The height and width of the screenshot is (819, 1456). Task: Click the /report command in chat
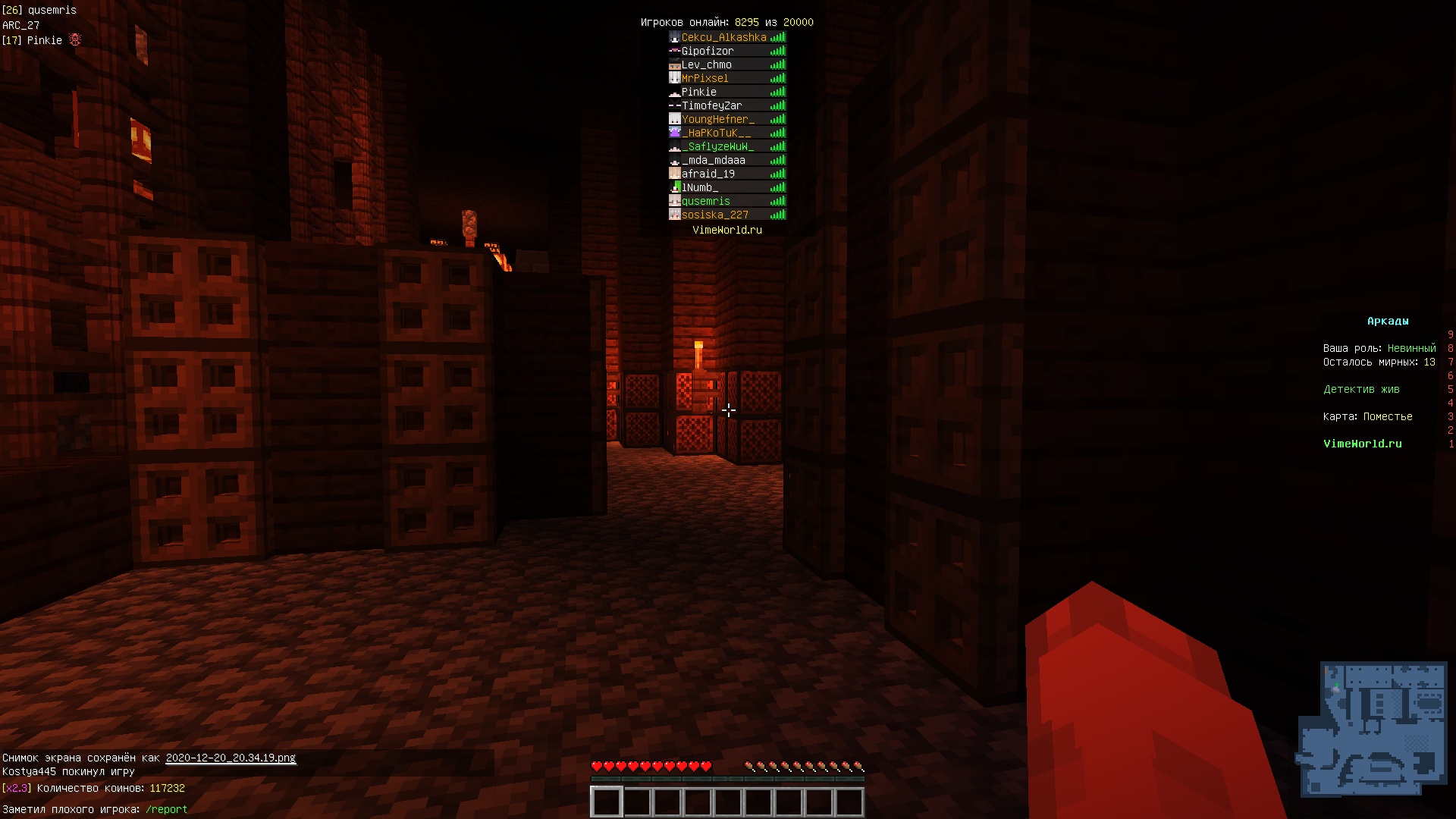[x=166, y=809]
